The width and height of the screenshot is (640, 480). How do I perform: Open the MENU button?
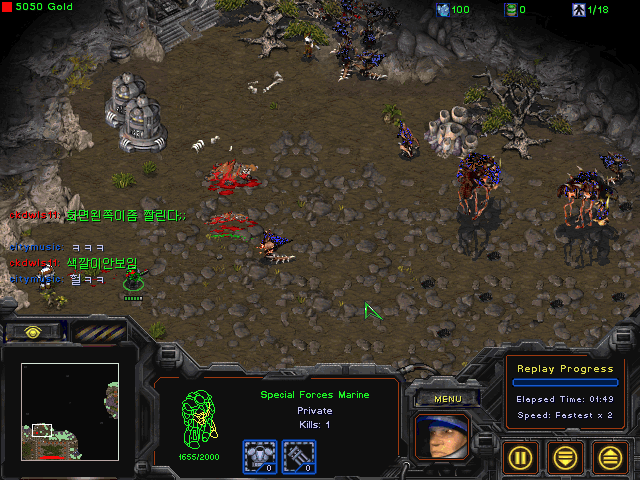click(447, 399)
